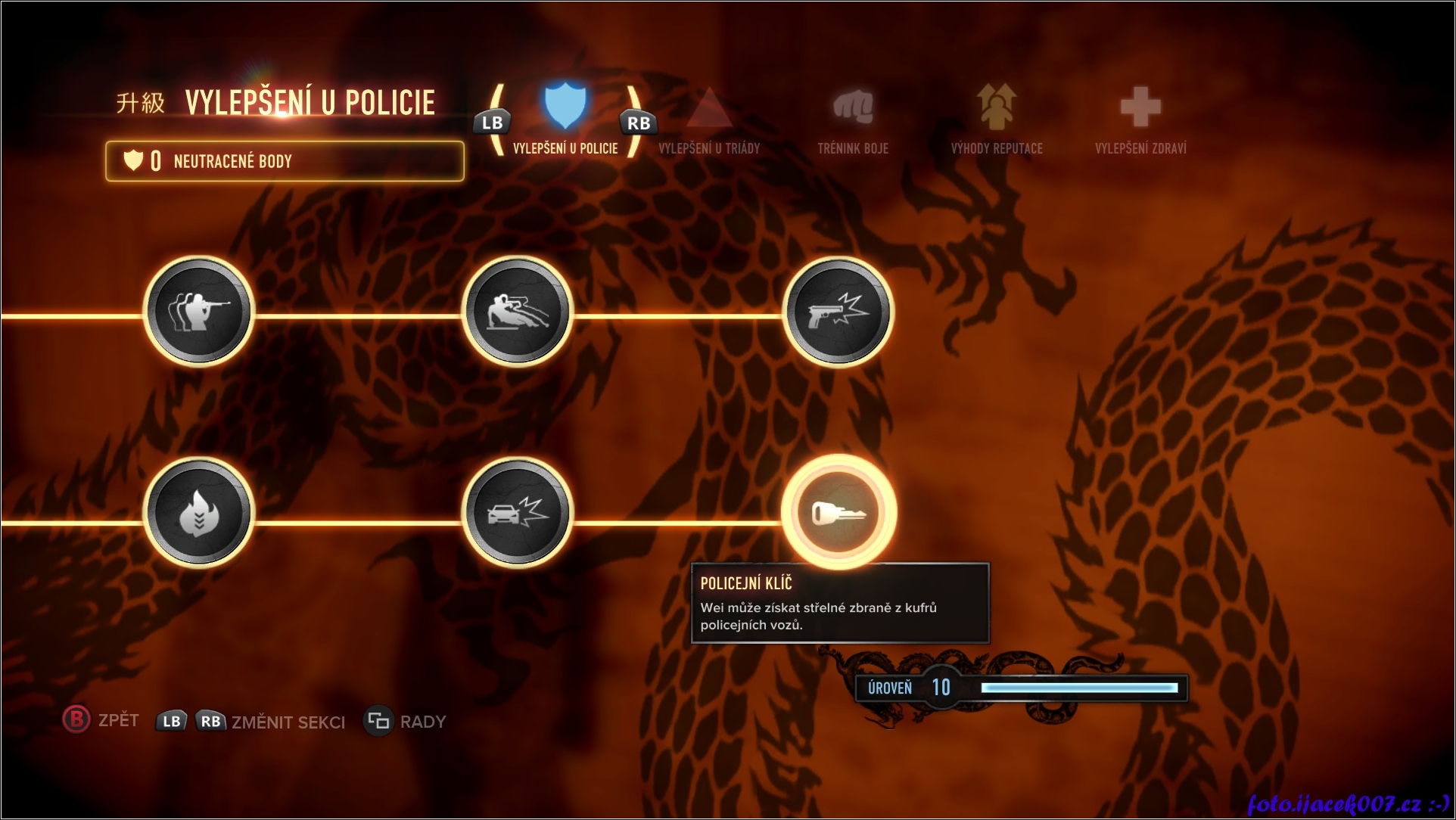Select the Vylepšení u Policie shield tab
This screenshot has width=1456, height=820.
[565, 117]
